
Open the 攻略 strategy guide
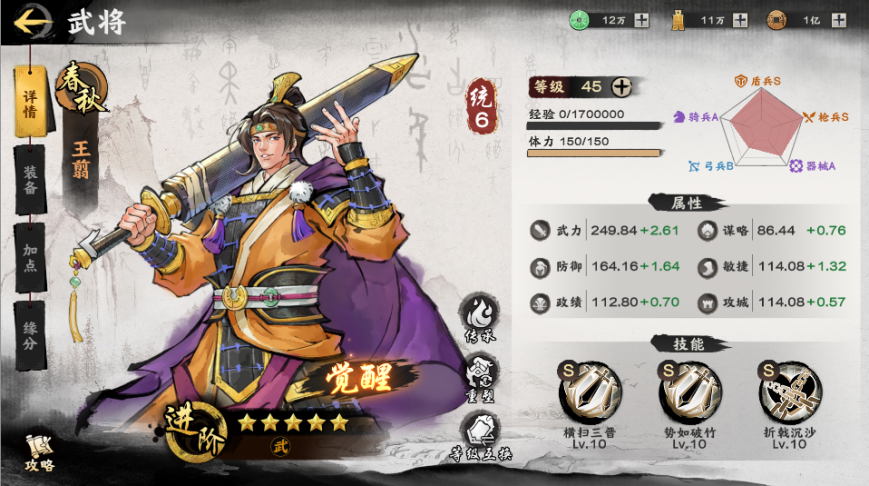pos(40,452)
